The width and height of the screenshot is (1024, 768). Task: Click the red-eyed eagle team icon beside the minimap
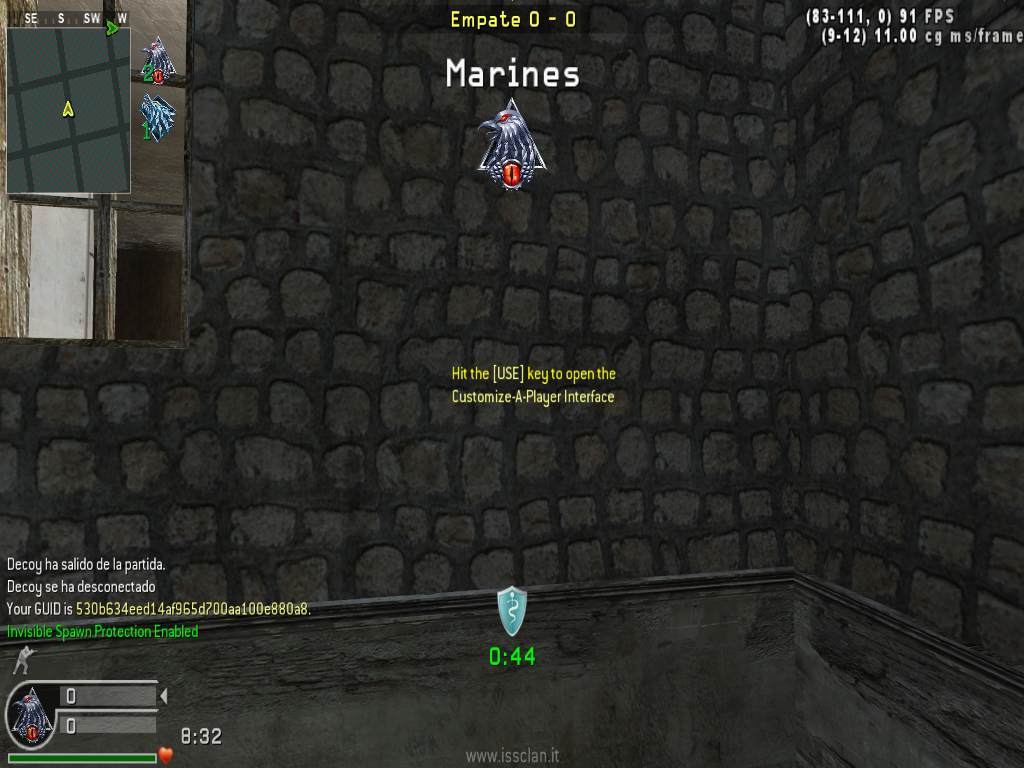158,60
